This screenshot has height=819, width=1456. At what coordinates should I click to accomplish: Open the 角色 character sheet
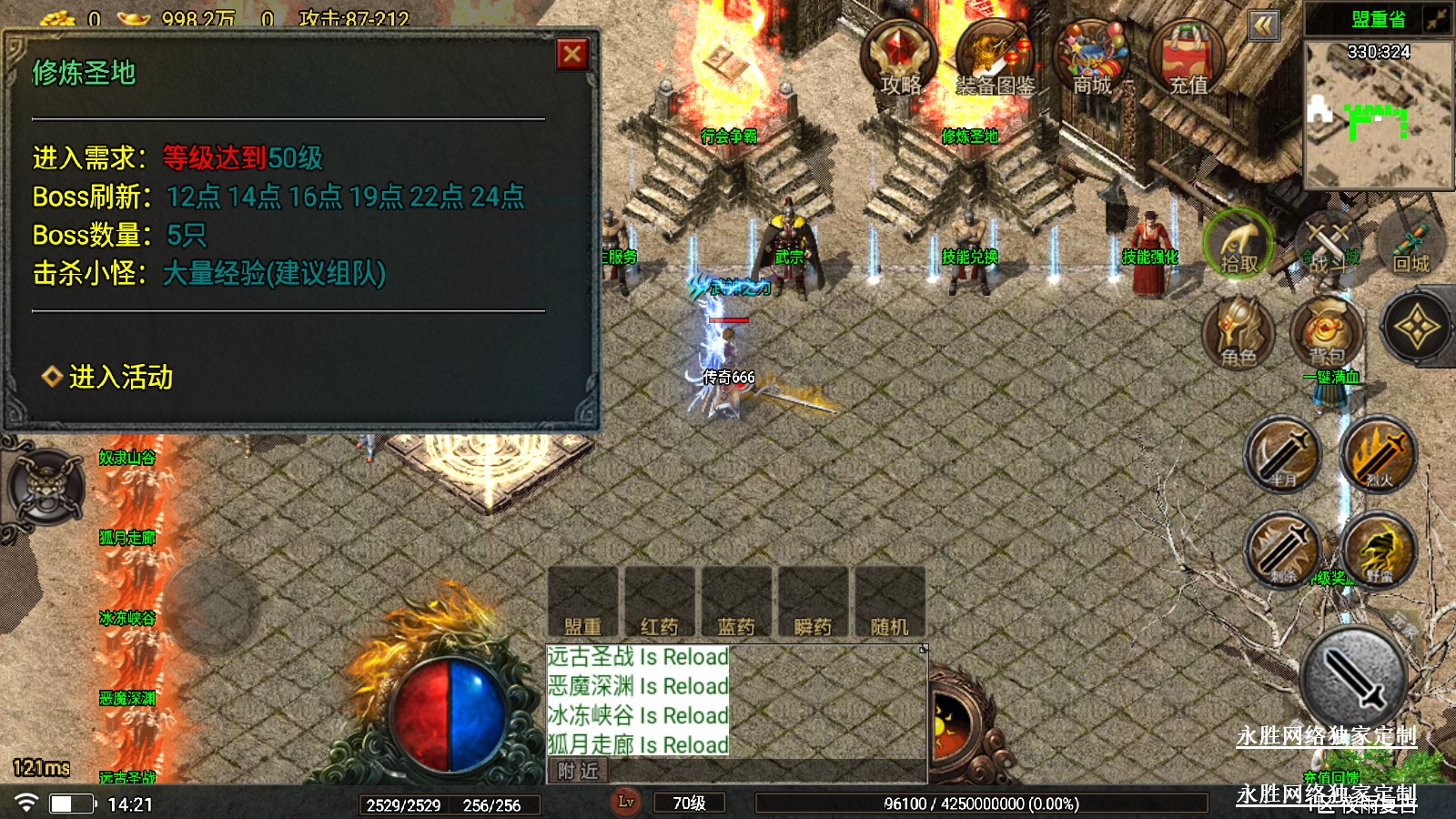coord(1238,332)
